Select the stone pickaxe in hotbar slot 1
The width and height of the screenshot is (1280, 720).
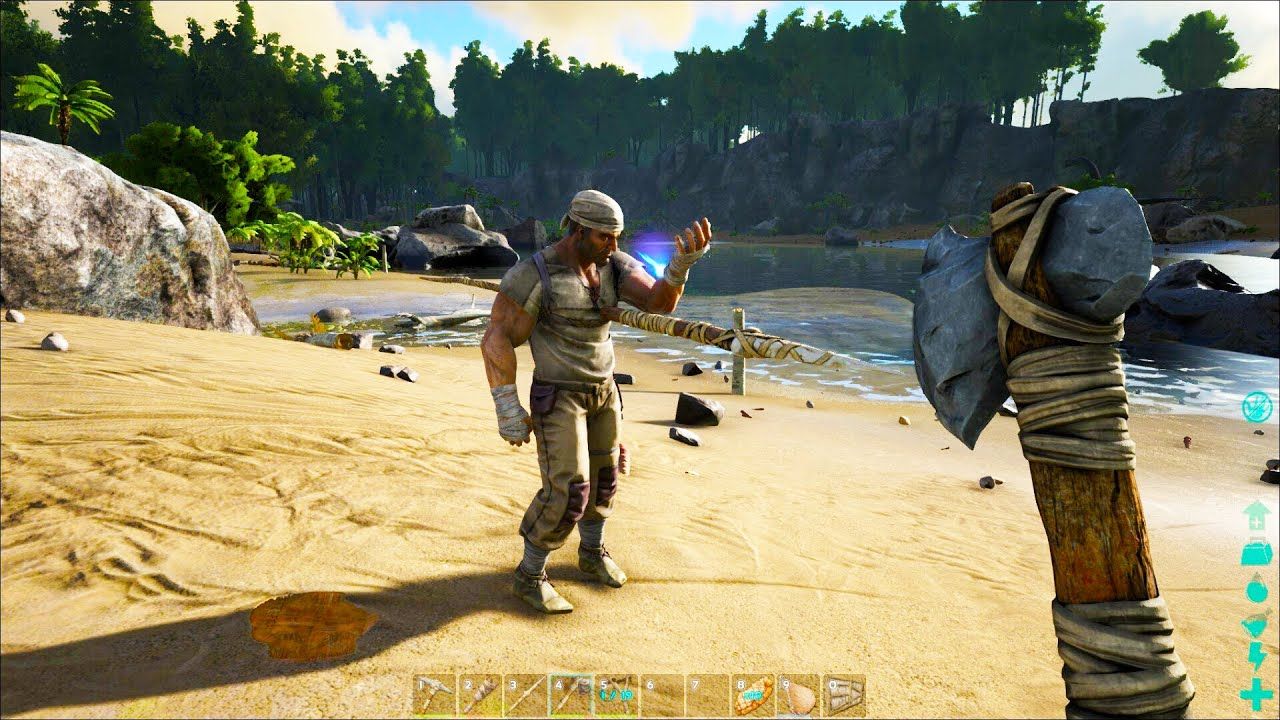434,694
